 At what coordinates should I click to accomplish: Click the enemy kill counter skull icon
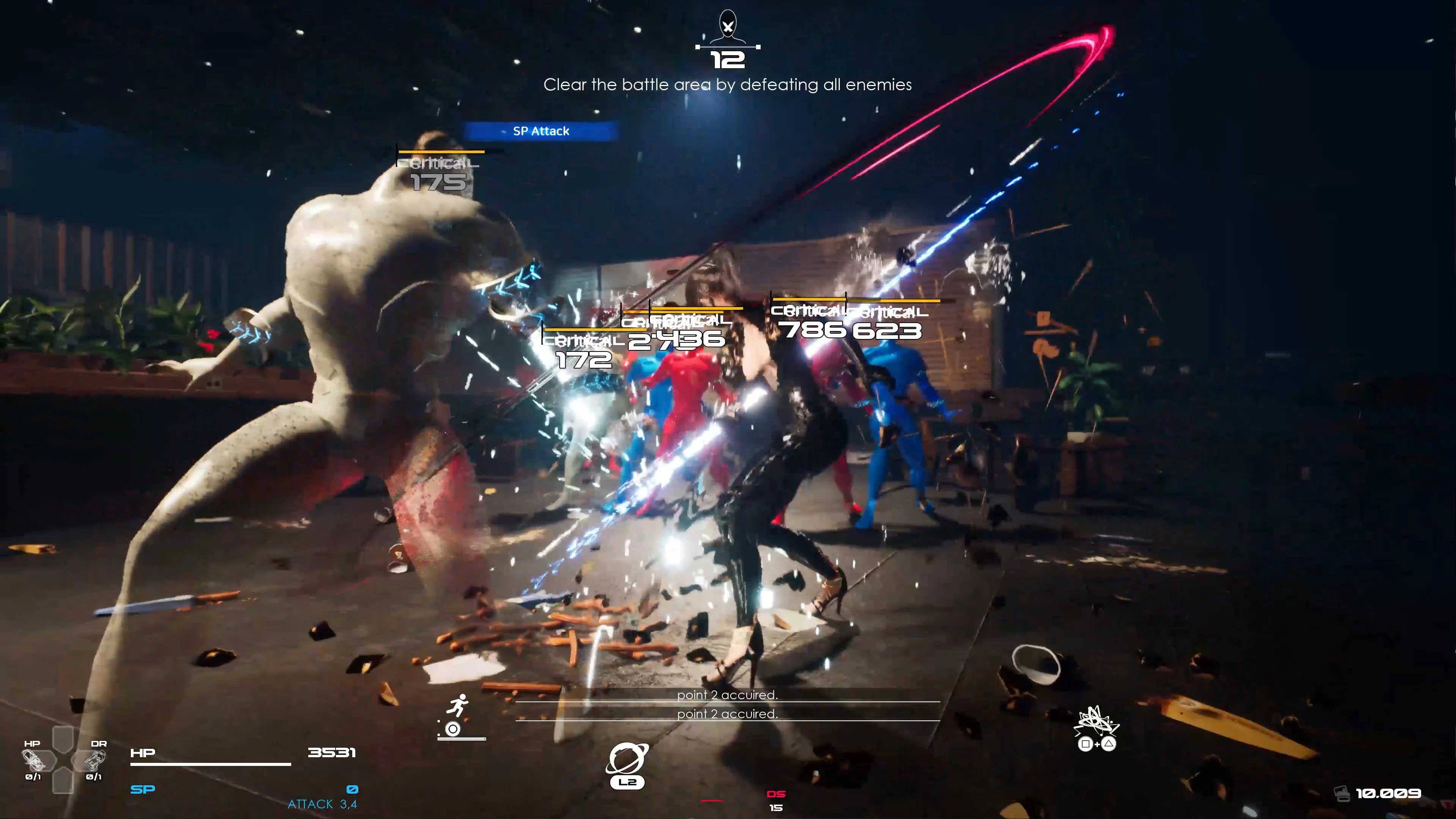click(x=728, y=24)
